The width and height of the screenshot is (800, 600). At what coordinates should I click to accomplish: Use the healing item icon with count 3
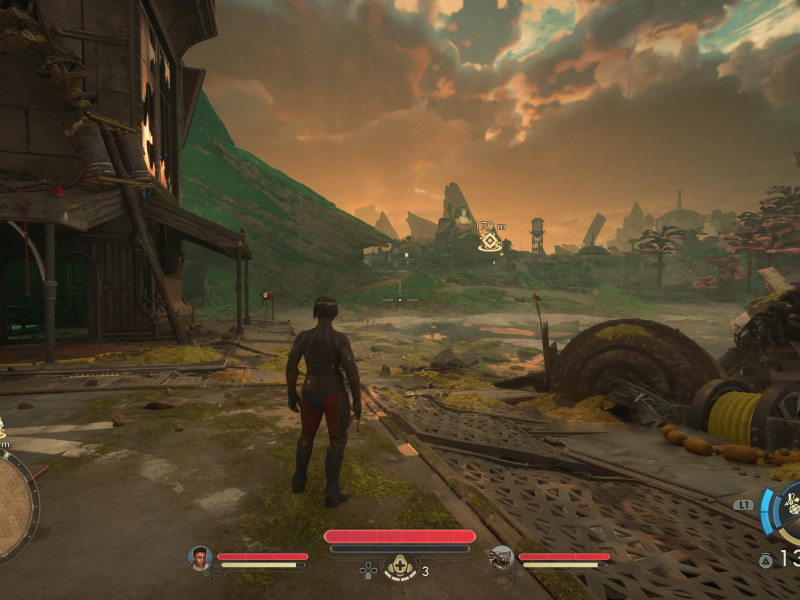pos(401,568)
